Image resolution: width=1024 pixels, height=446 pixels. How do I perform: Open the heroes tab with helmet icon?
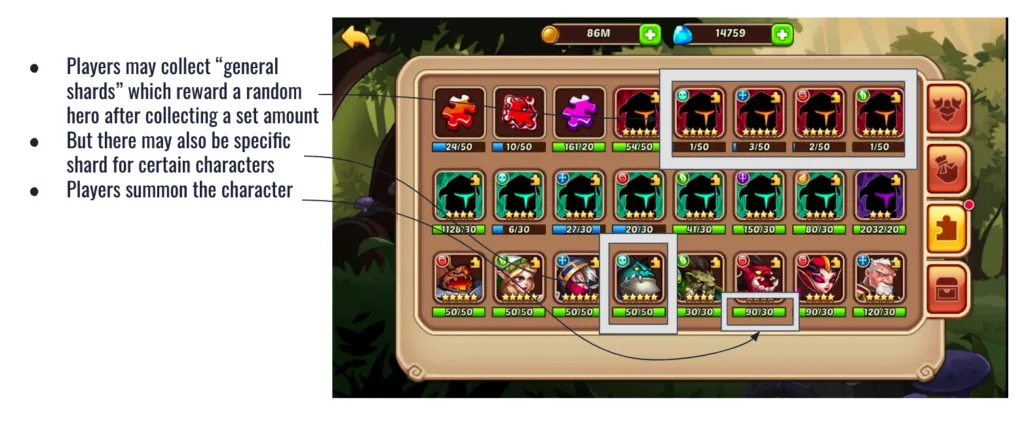click(945, 107)
